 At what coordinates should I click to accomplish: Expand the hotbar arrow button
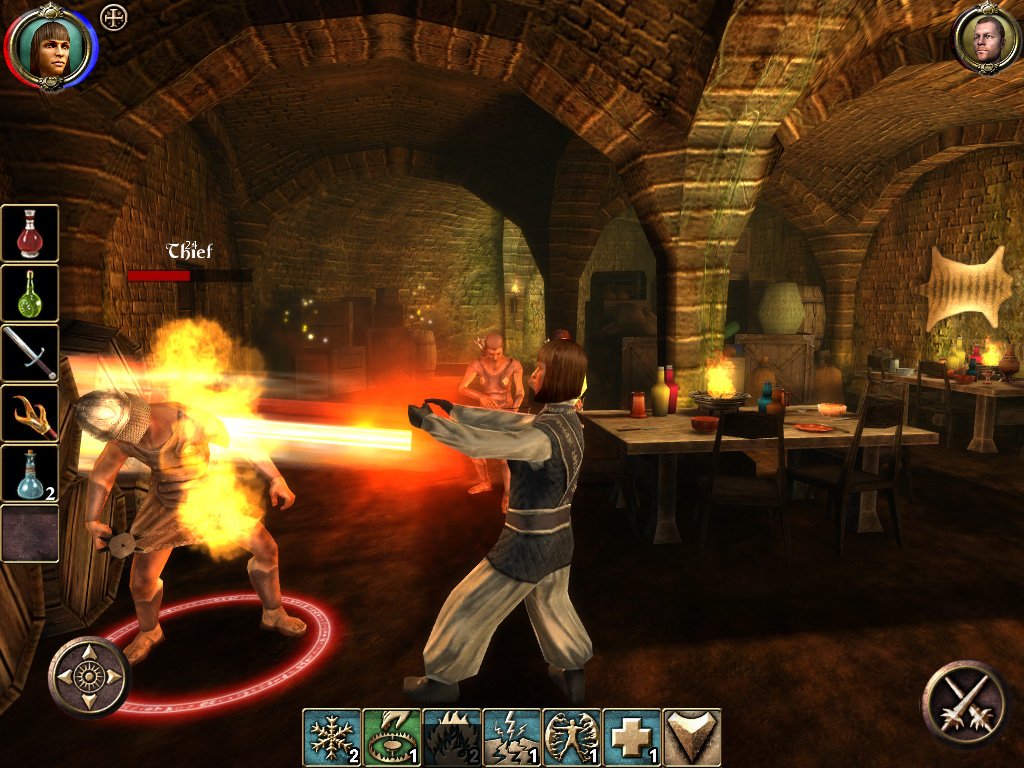tap(691, 737)
